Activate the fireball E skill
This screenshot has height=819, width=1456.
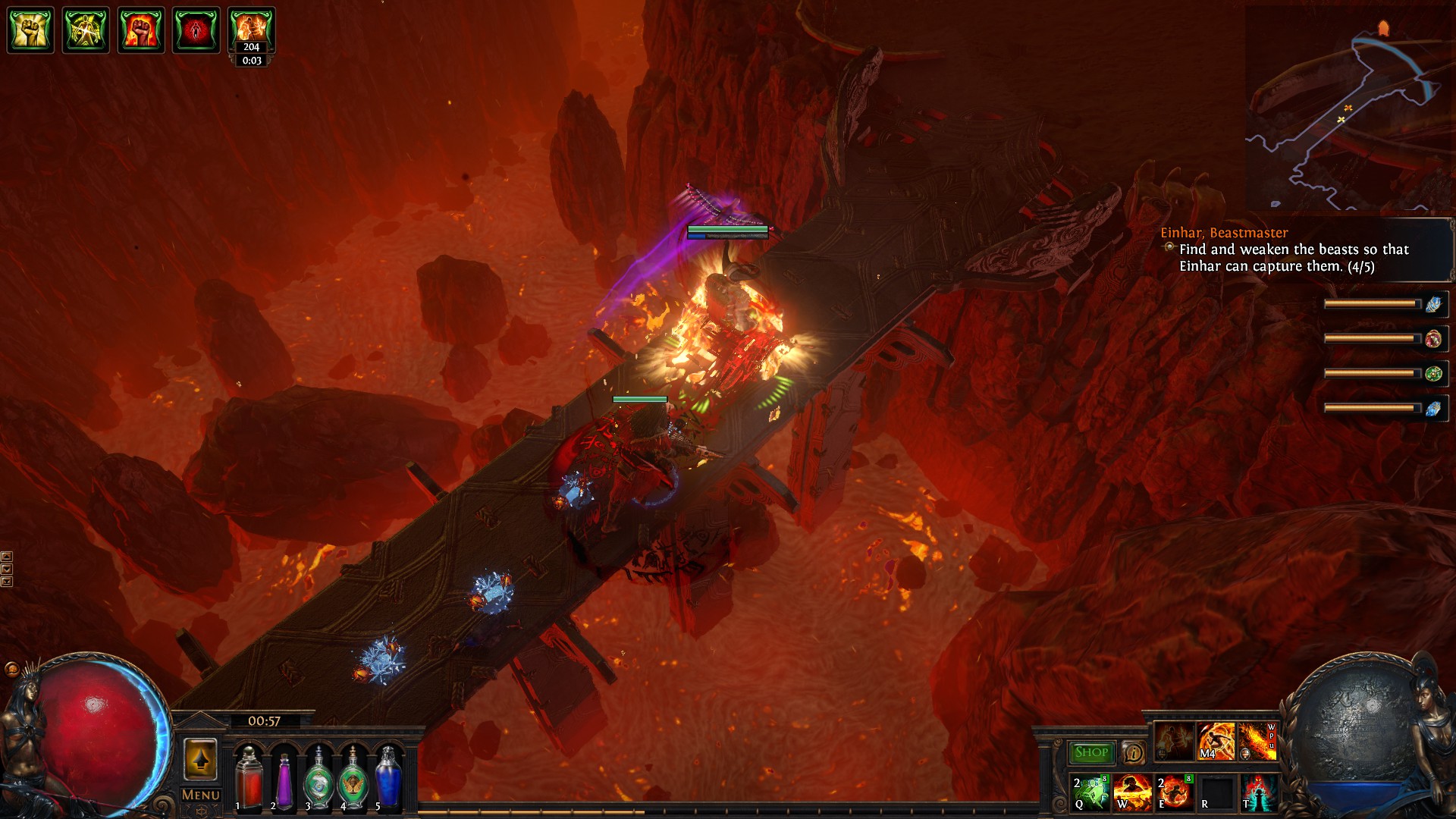[x=1175, y=792]
